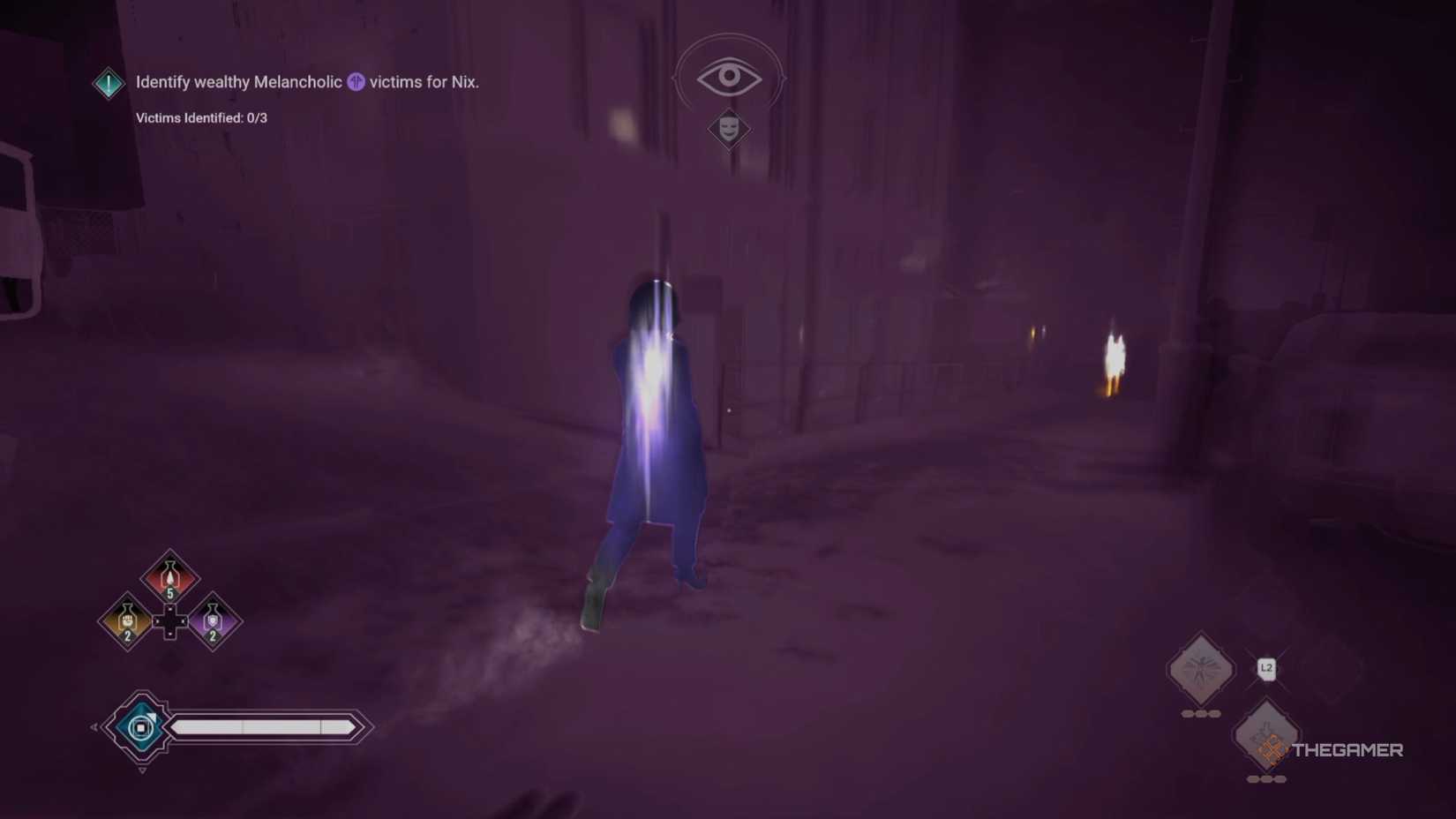Image resolution: width=1456 pixels, height=819 pixels.
Task: Click the left chevron beside the blood meter
Action: (x=94, y=726)
